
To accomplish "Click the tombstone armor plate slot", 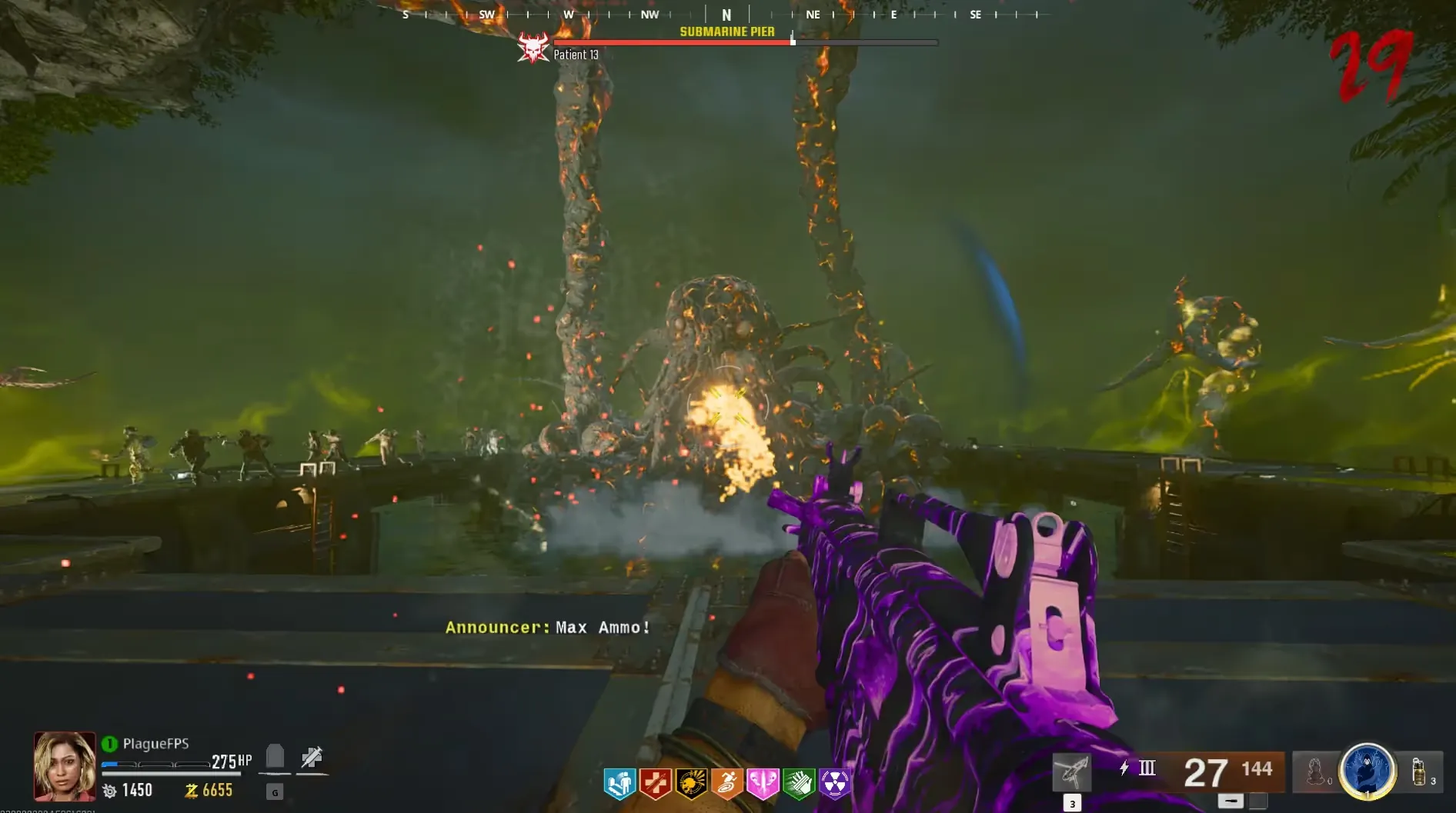I will (x=275, y=758).
